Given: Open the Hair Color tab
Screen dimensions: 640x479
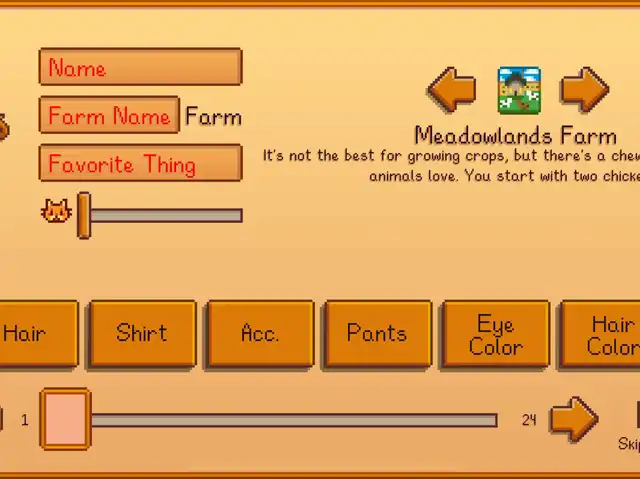Looking at the screenshot, I should [604, 334].
